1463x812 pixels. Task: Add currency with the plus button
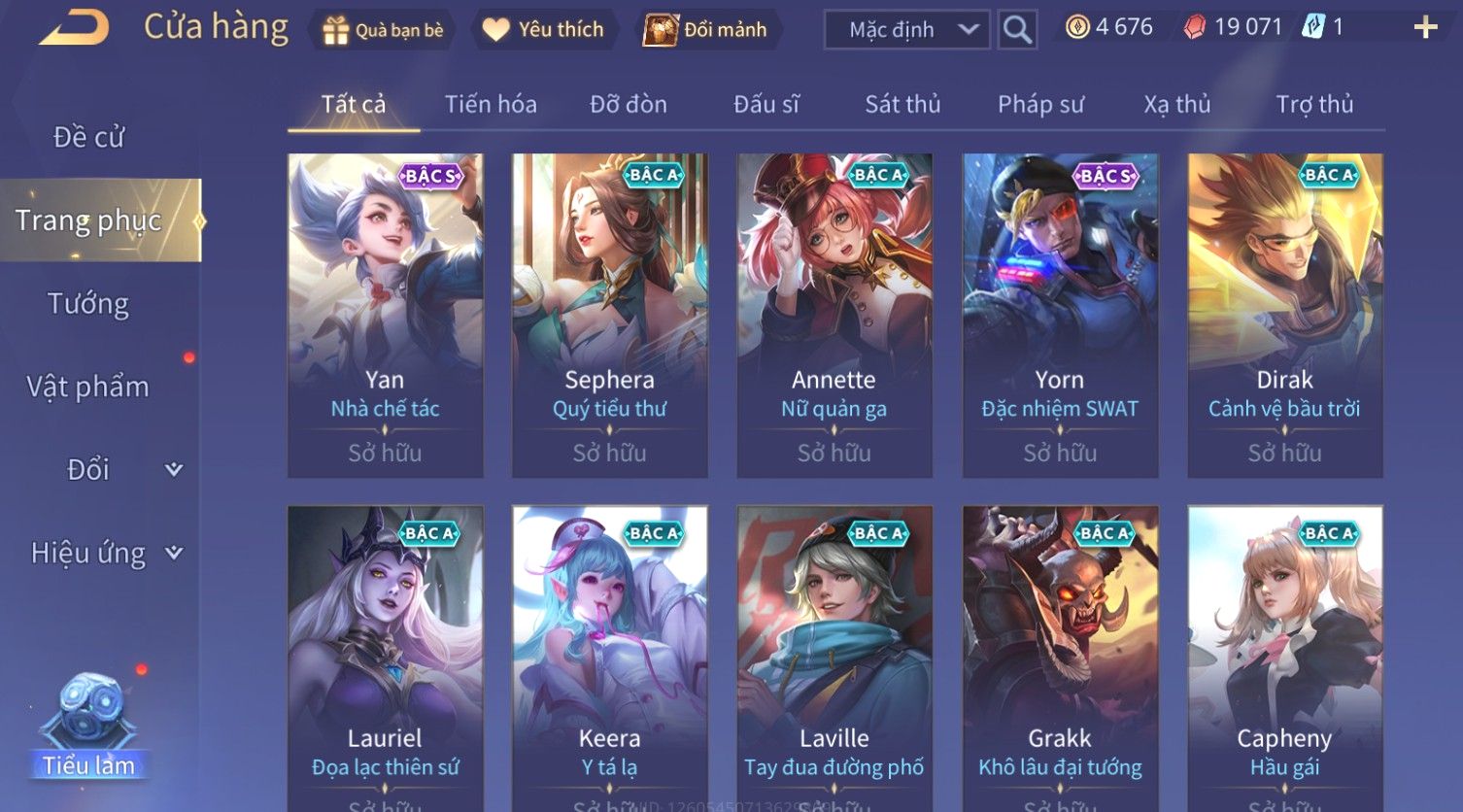click(1424, 27)
